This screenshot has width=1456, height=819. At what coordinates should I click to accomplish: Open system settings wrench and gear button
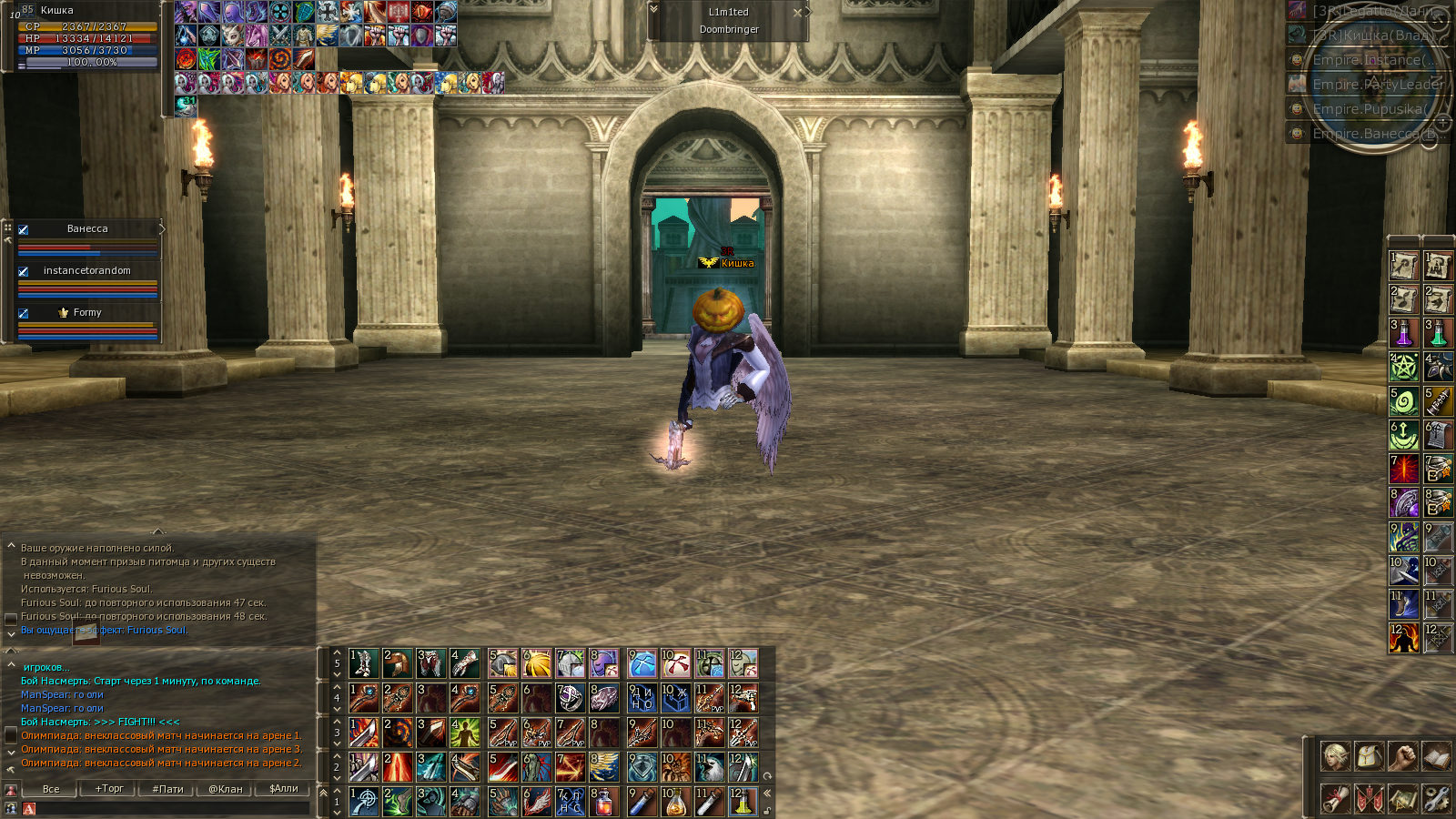[1436, 799]
